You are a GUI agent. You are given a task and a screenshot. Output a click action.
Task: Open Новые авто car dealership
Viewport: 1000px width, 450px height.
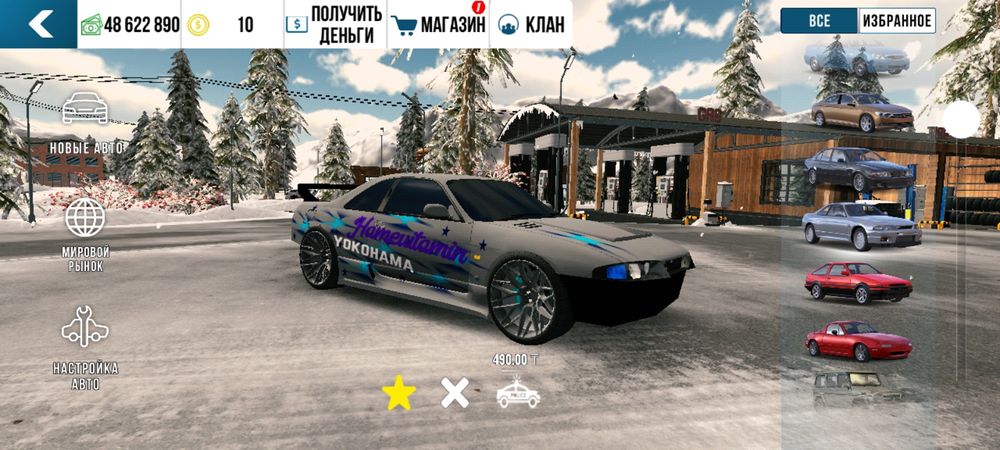click(x=85, y=122)
